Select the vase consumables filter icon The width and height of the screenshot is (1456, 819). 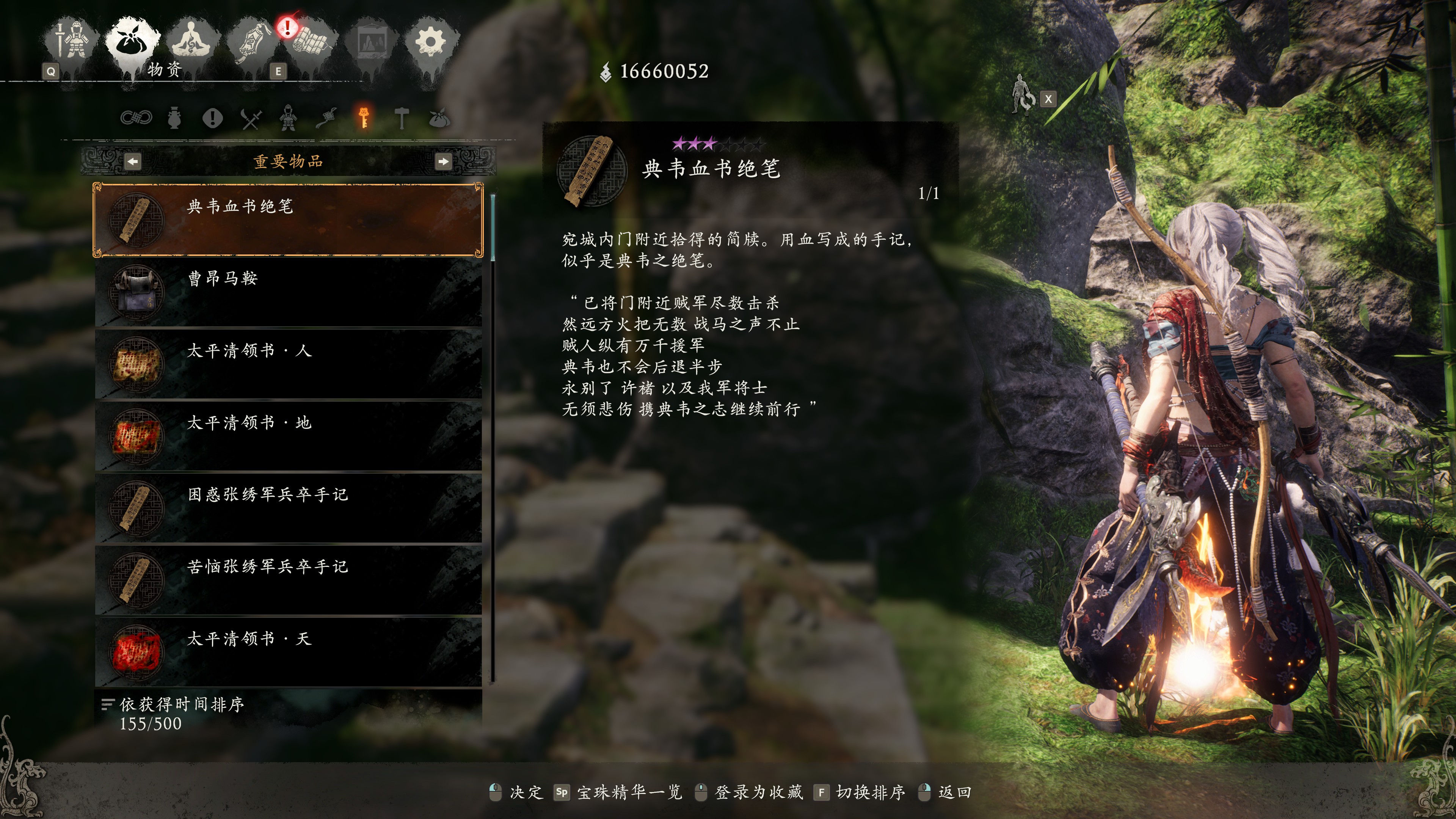tap(174, 118)
